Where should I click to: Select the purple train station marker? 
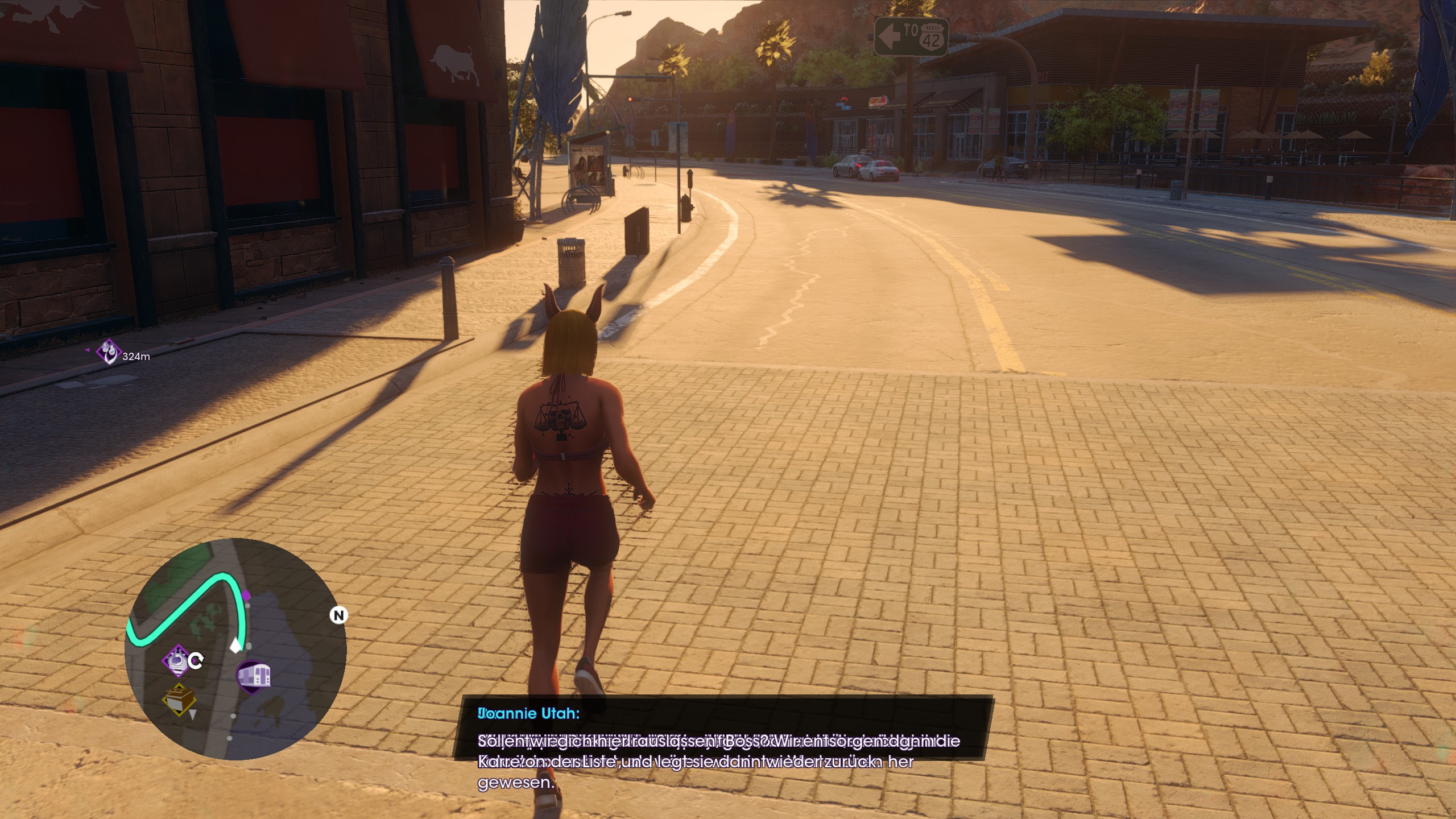click(x=254, y=676)
